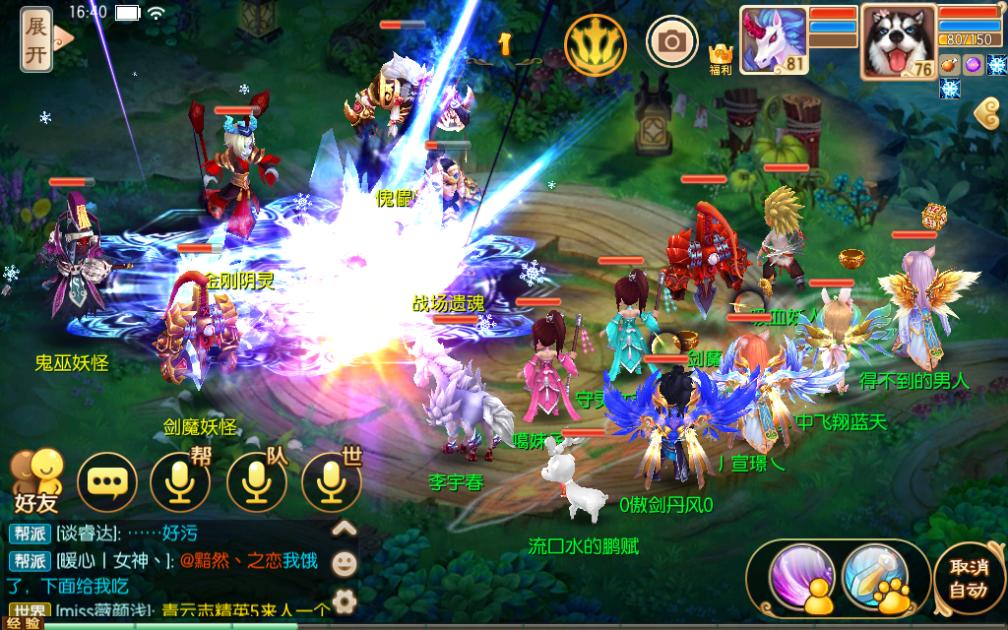1008x630 pixels.
Task: Open chat settings gear icon
Action: pyautogui.click(x=344, y=600)
